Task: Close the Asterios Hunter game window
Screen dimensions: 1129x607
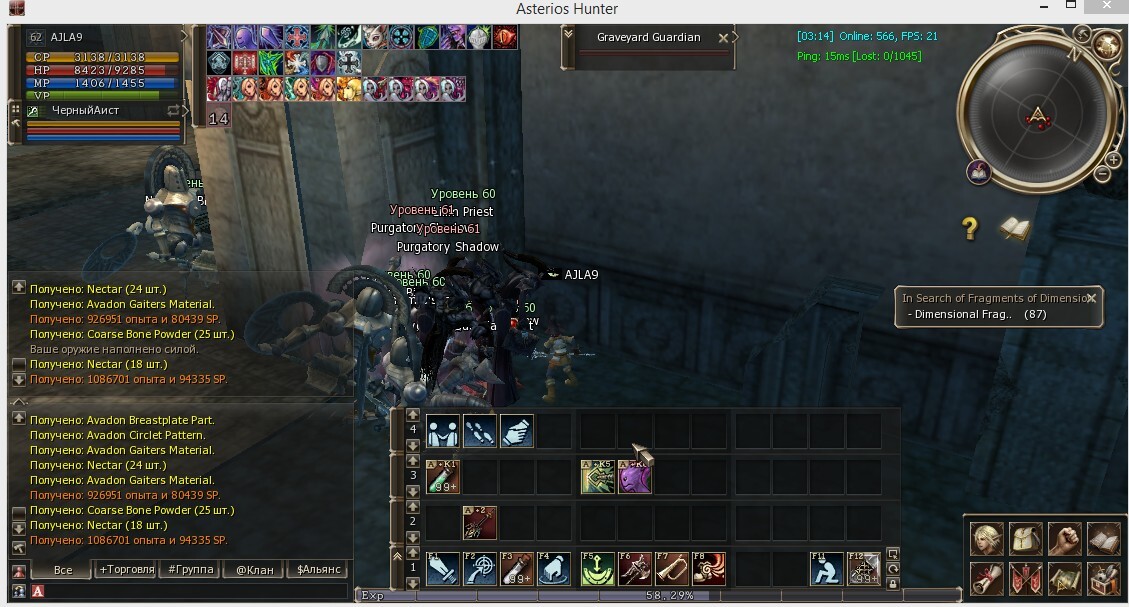Action: (1107, 8)
